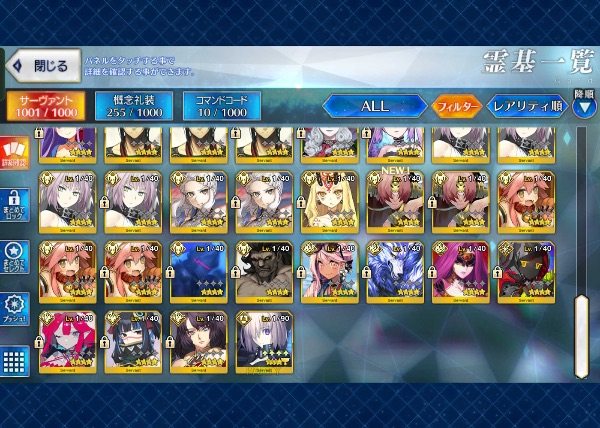Select the red-horned oni girl servant card

pyautogui.click(x=67, y=341)
